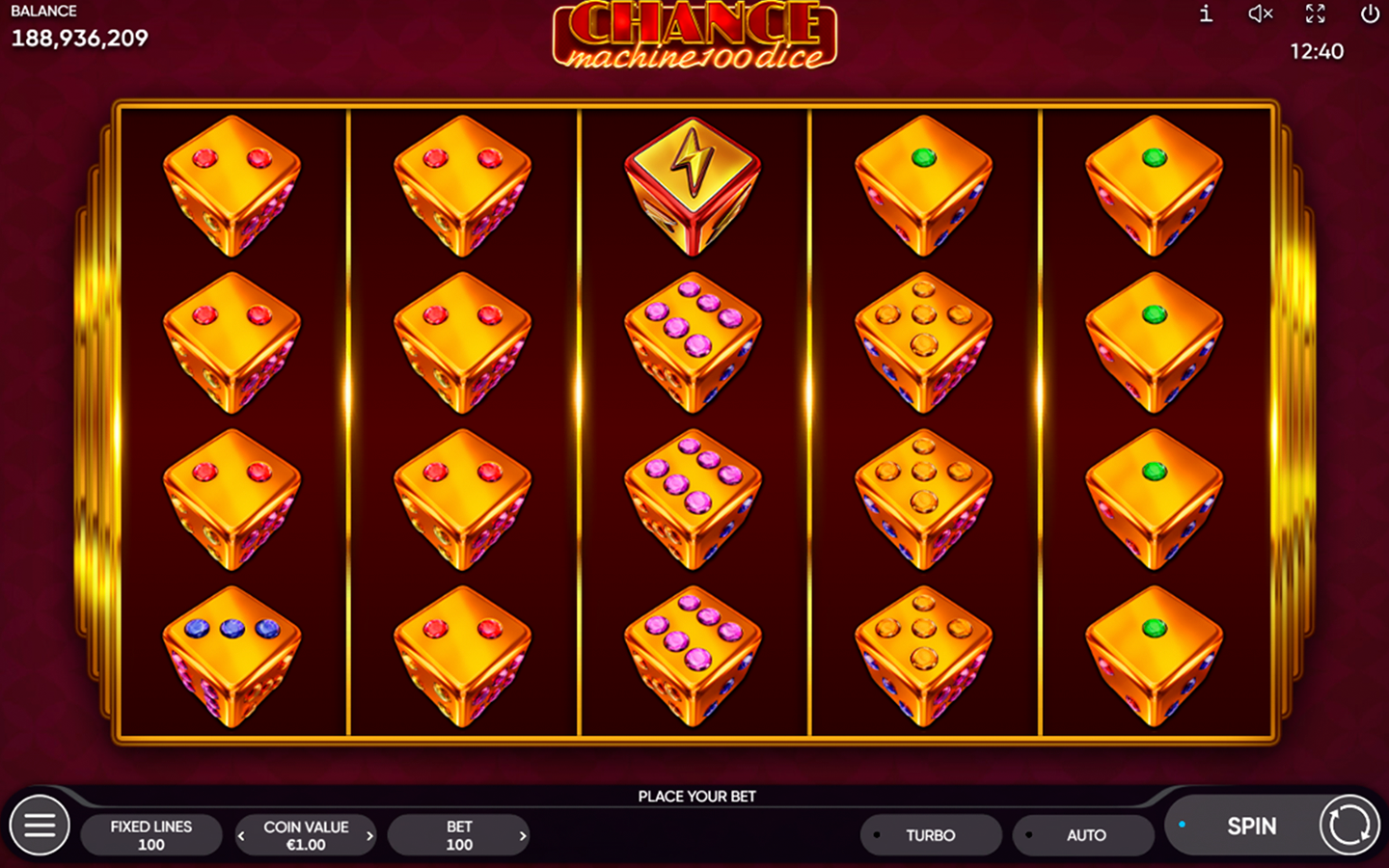
Task: Click the FIXED LINES 100 panel
Action: tap(151, 835)
